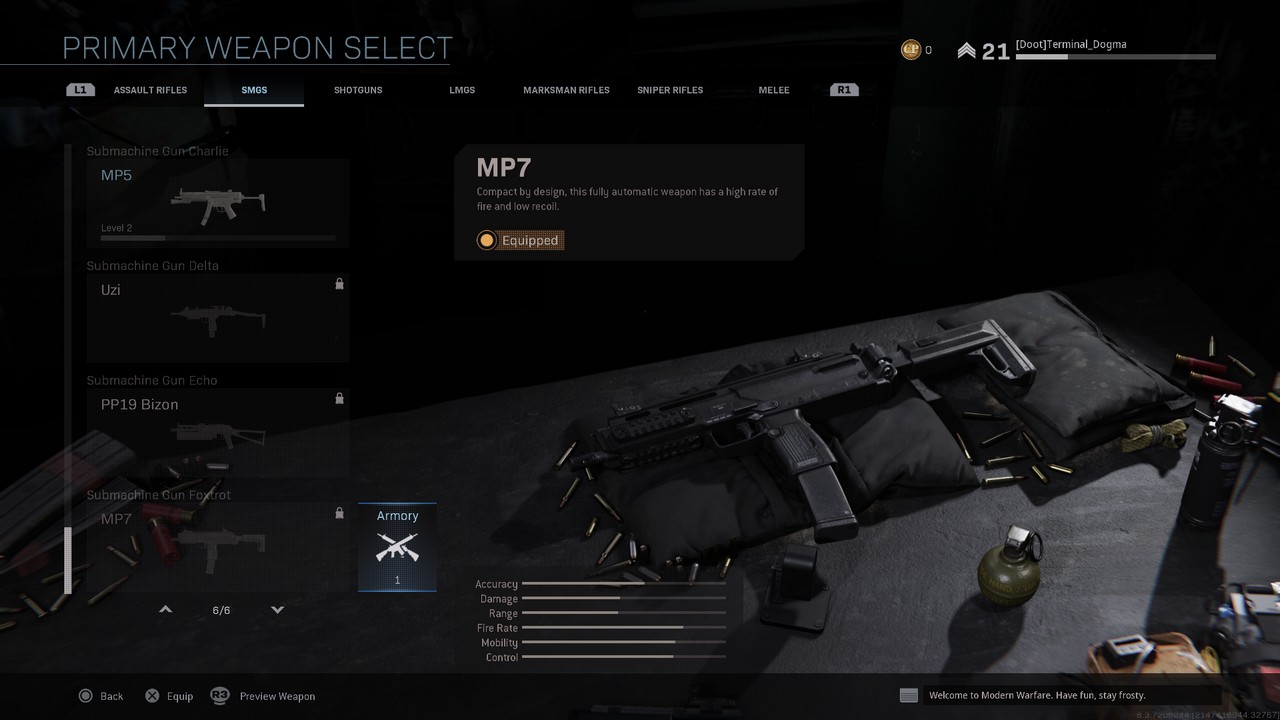The width and height of the screenshot is (1280, 720).
Task: Show the LMGs weapon list
Action: click(462, 90)
